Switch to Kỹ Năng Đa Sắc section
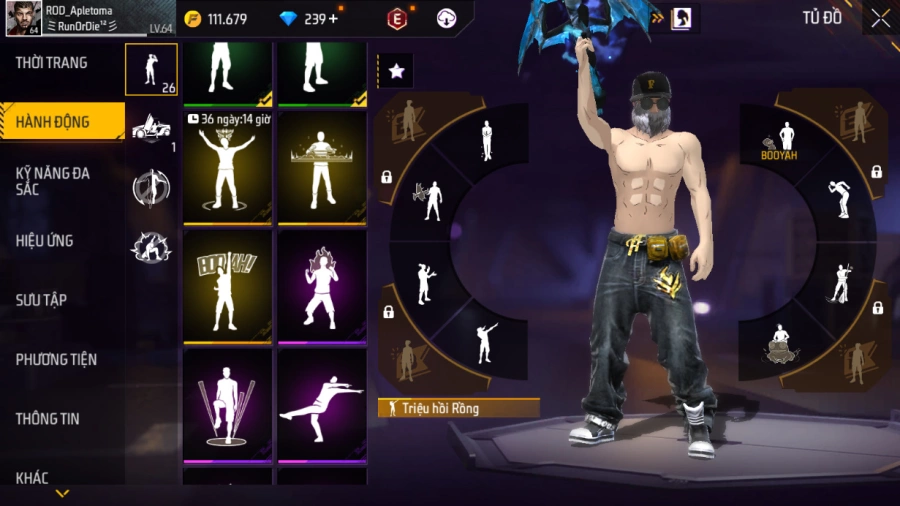Image resolution: width=900 pixels, height=506 pixels. (54, 181)
